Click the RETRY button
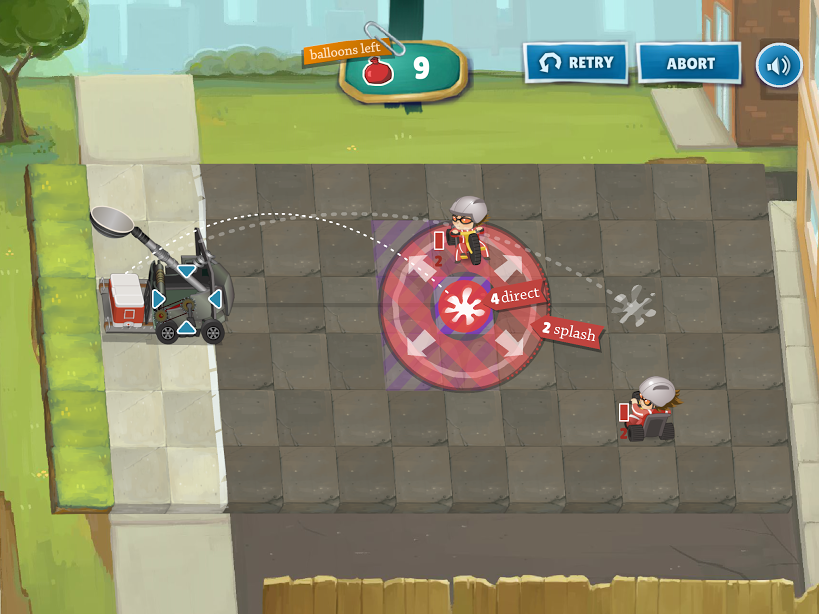 click(x=575, y=63)
